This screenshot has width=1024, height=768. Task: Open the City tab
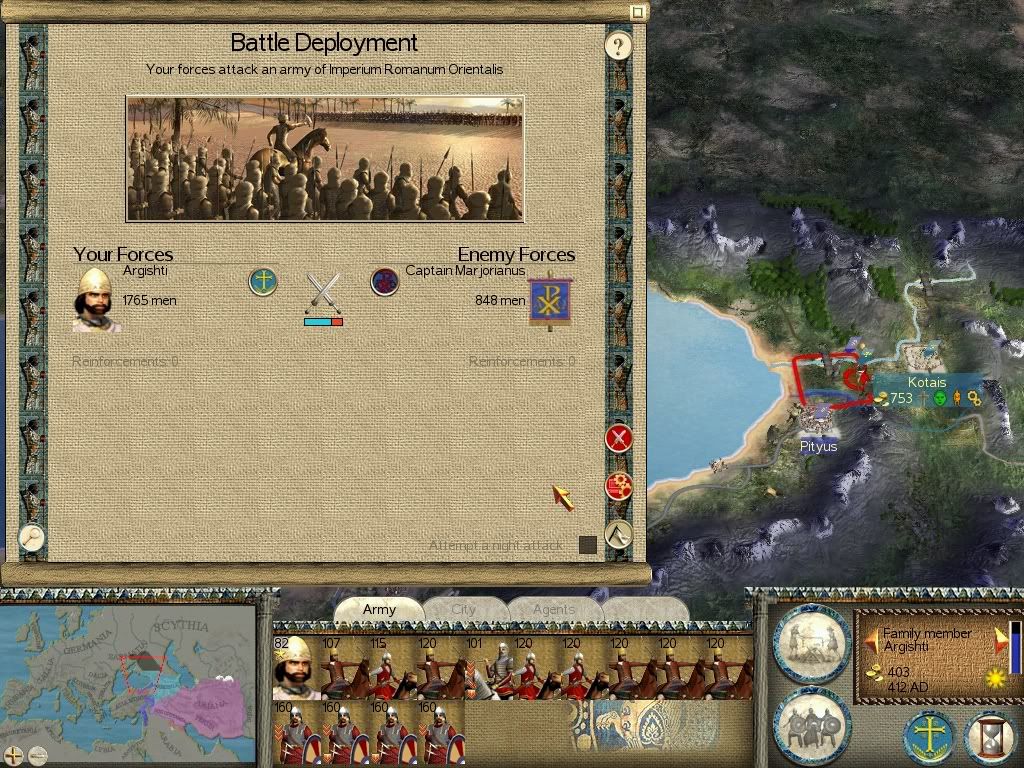pos(464,609)
